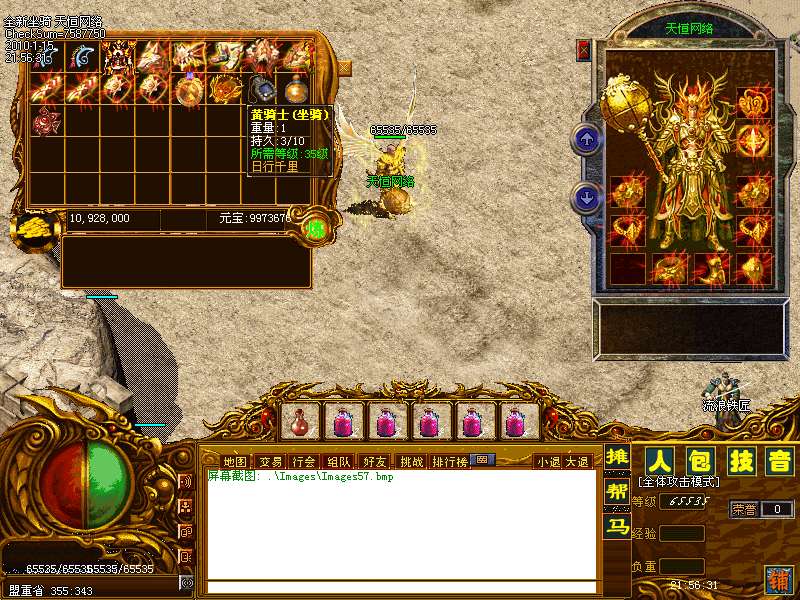Open the 人 character sheet button
Screen dimensions: 800x600
659,462
